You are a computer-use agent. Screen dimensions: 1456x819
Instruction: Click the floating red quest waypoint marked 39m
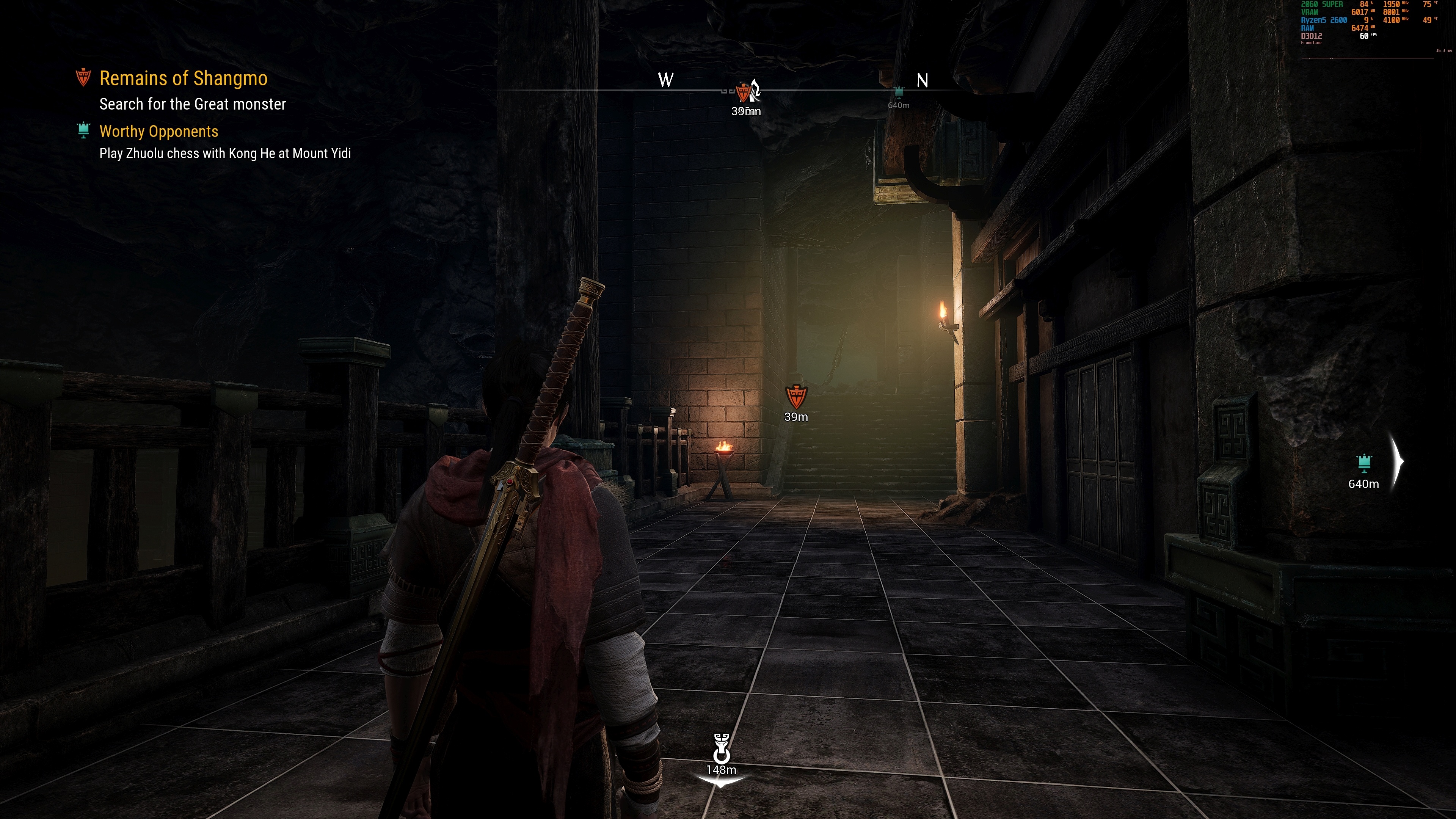pos(796,397)
